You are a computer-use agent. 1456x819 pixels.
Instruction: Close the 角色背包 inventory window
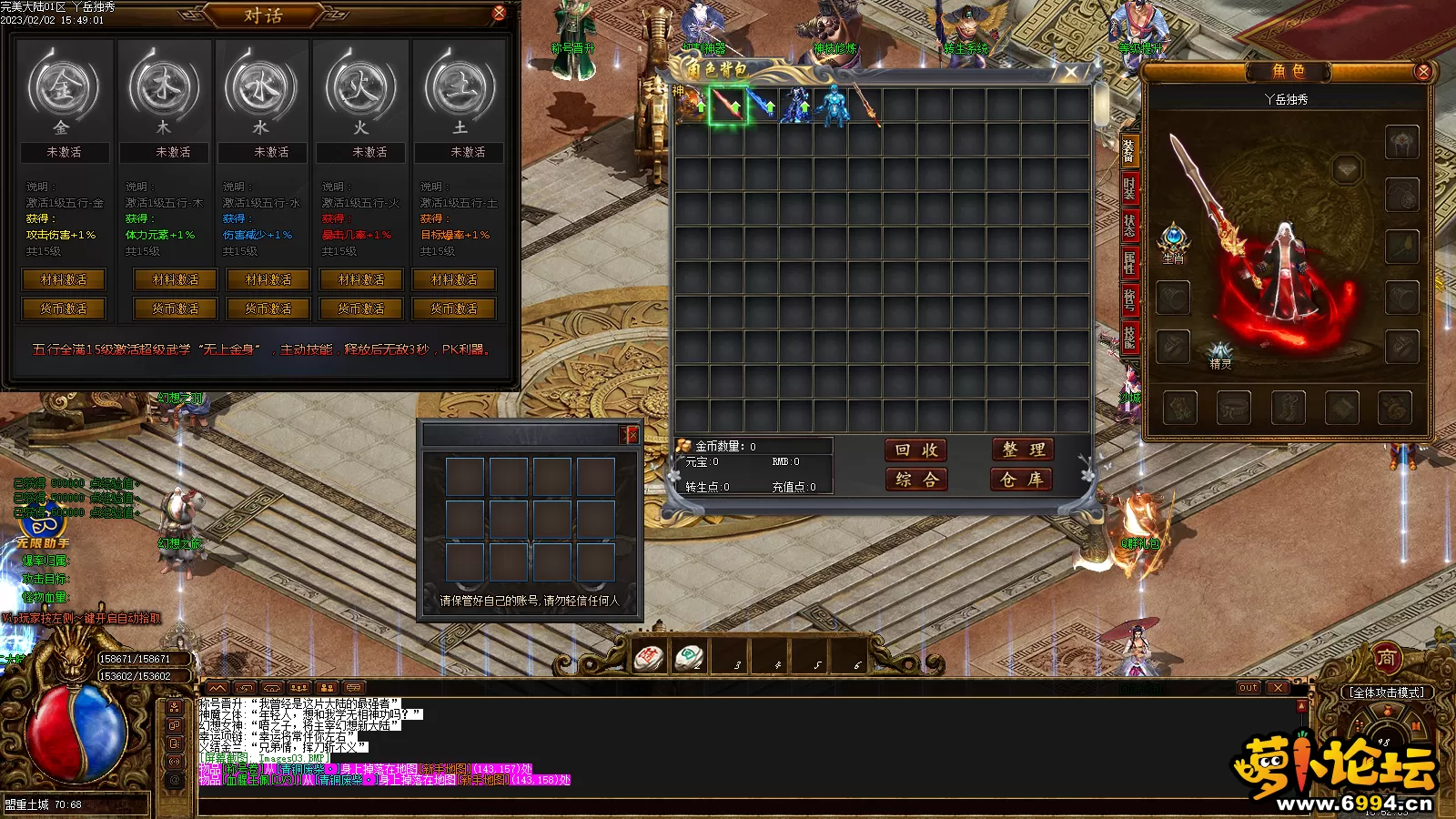coord(1071,71)
